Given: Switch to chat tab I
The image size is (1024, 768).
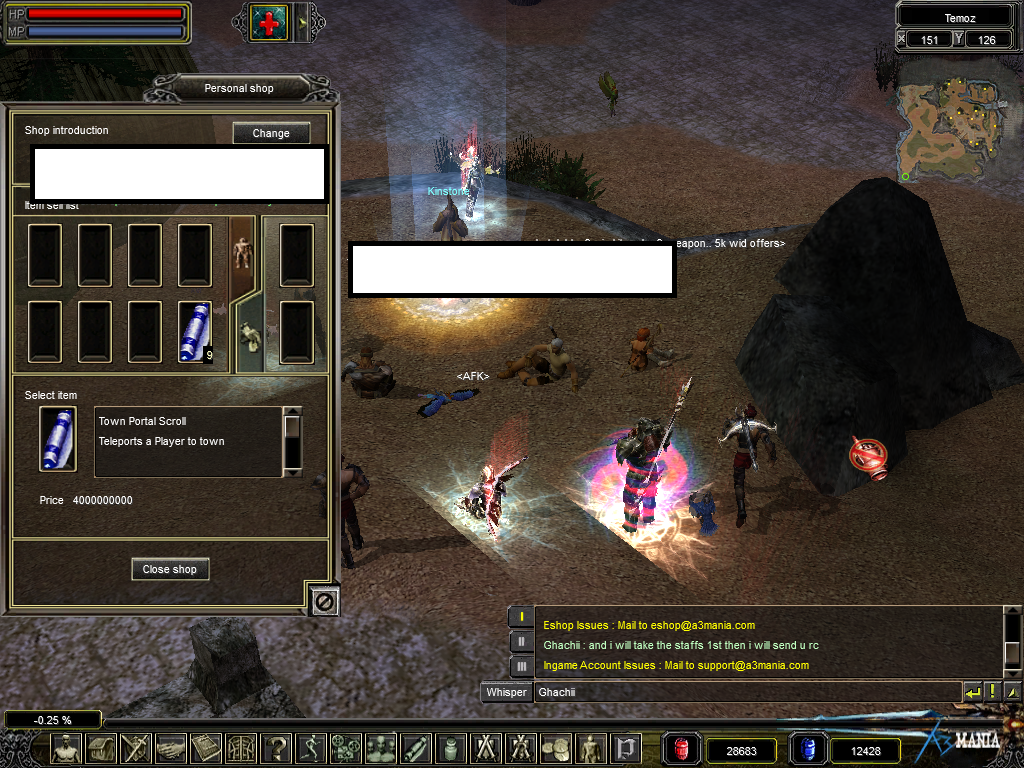Looking at the screenshot, I should coord(521,617).
